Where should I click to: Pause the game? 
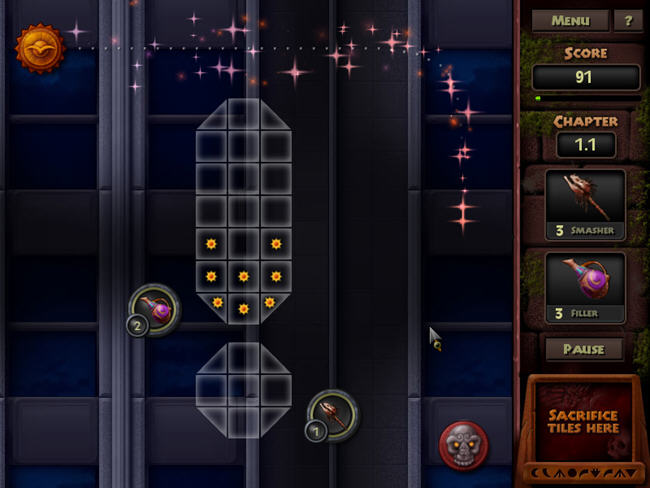click(583, 350)
